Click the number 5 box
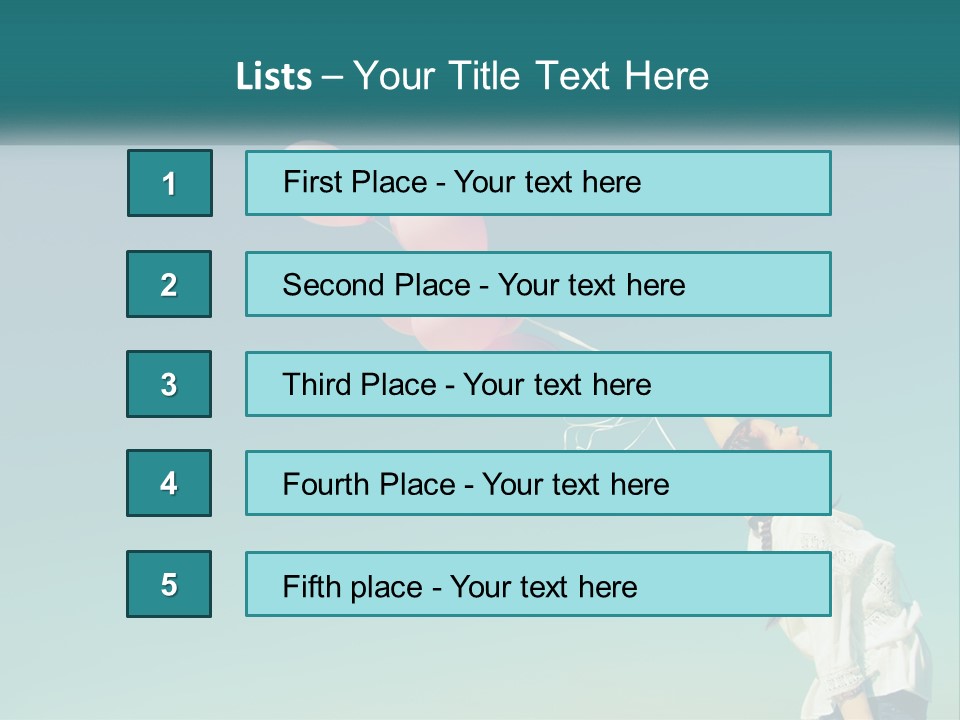This screenshot has width=960, height=720. [x=169, y=584]
